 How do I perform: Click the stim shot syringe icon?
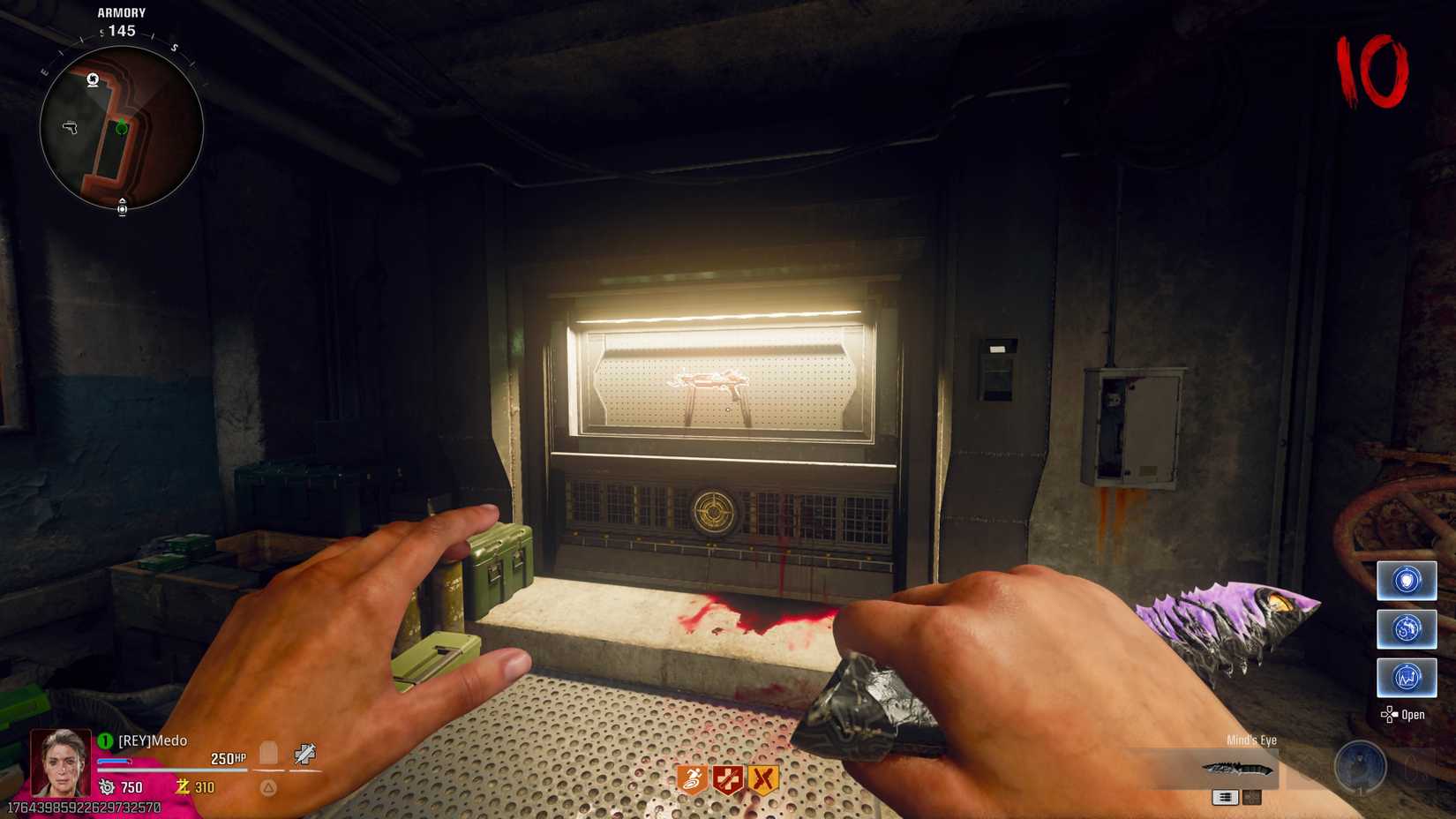click(305, 754)
